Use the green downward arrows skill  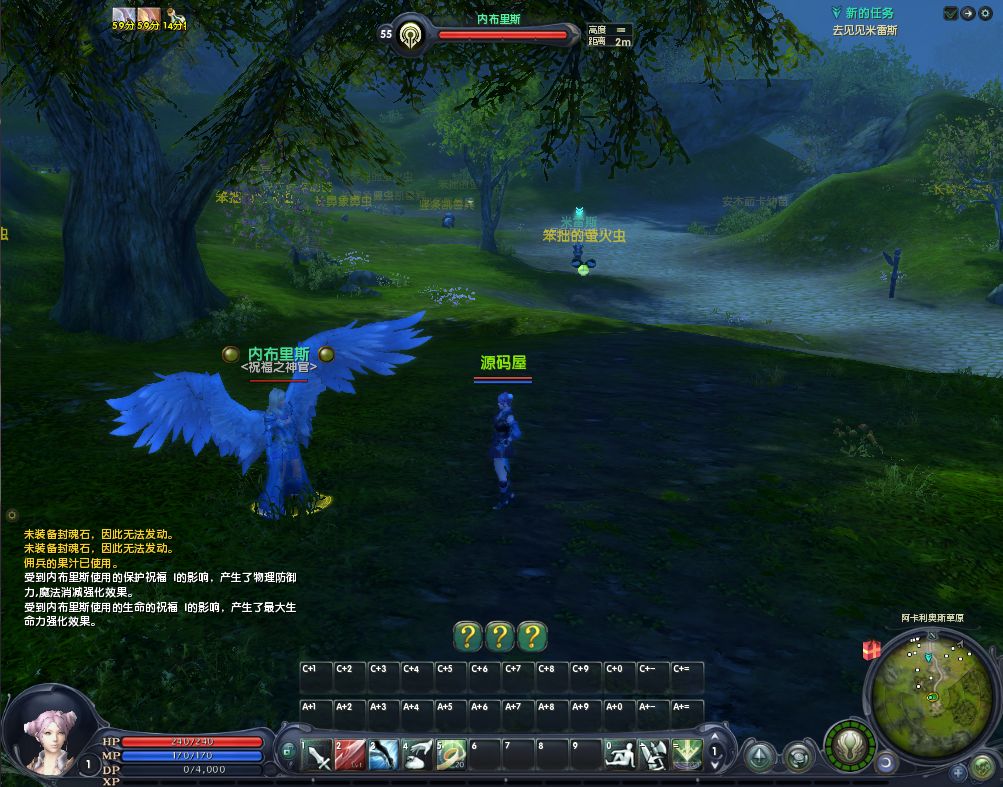(x=687, y=754)
